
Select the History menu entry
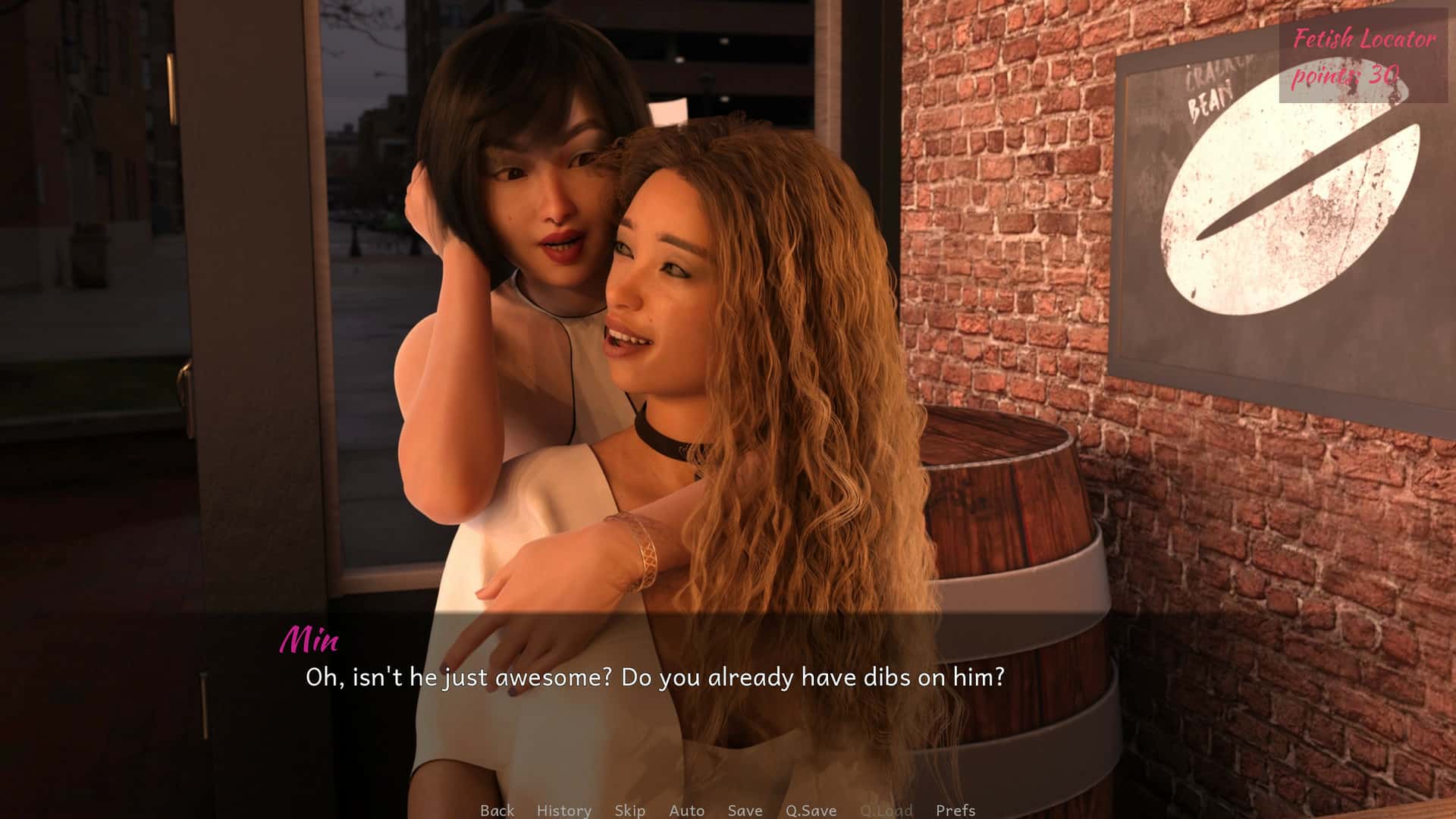point(563,811)
